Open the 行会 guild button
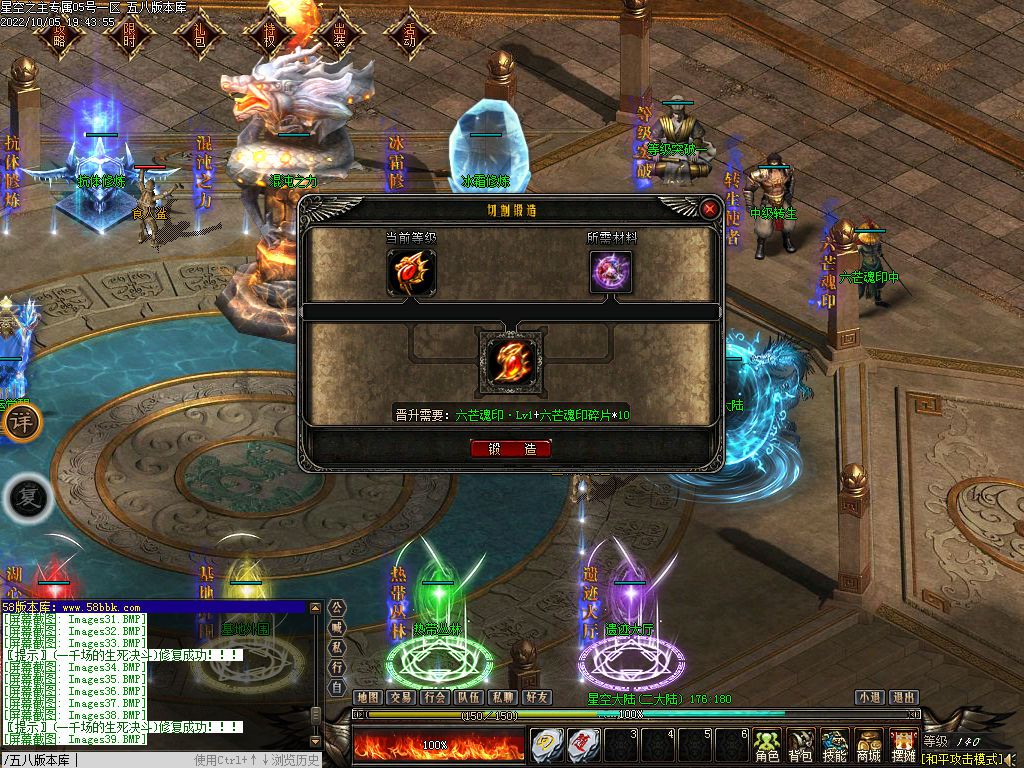This screenshot has height=768, width=1024. tap(435, 697)
